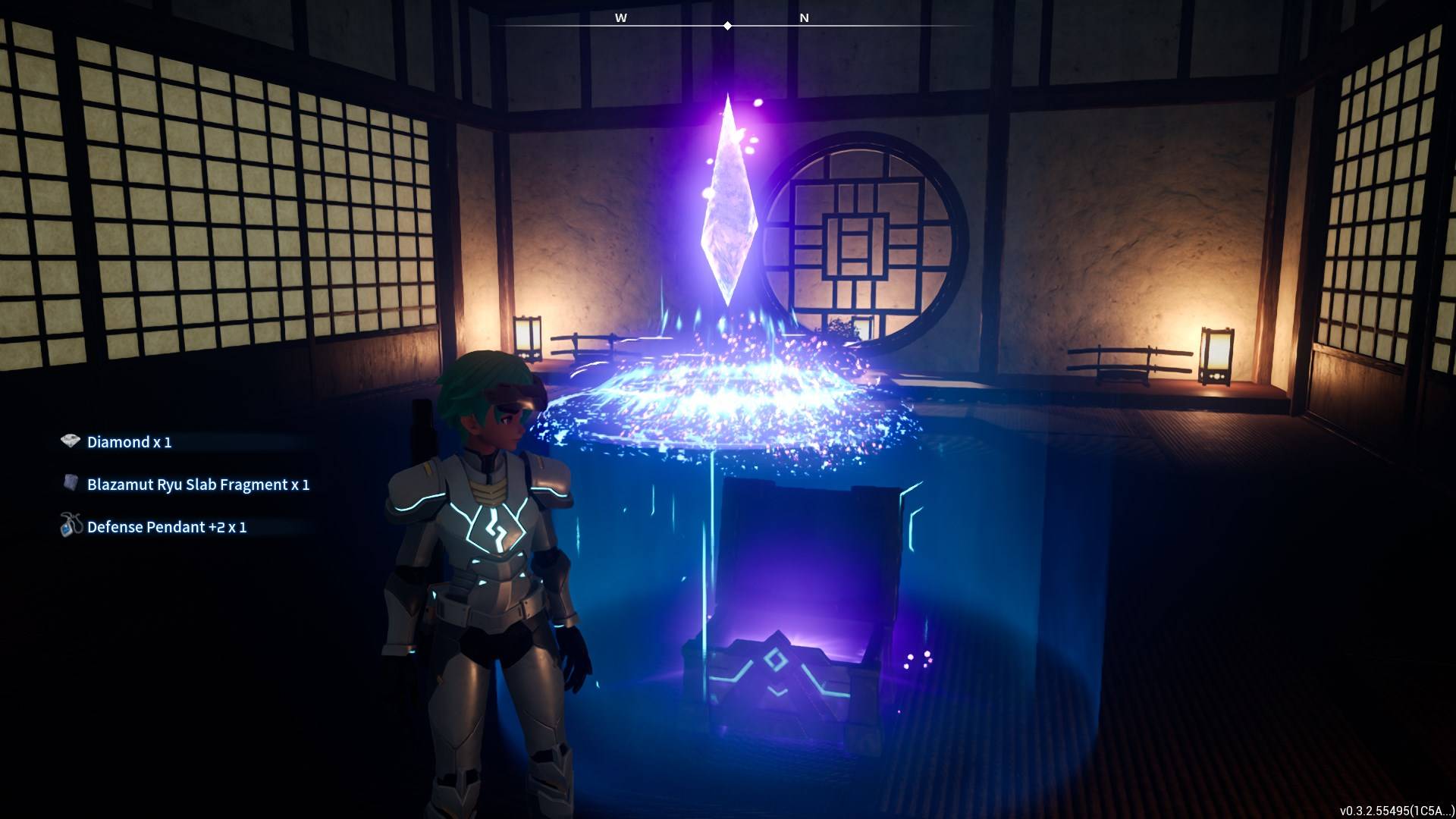Click the W marker on the compass bar
Image resolution: width=1456 pixels, height=819 pixels.
tap(622, 17)
